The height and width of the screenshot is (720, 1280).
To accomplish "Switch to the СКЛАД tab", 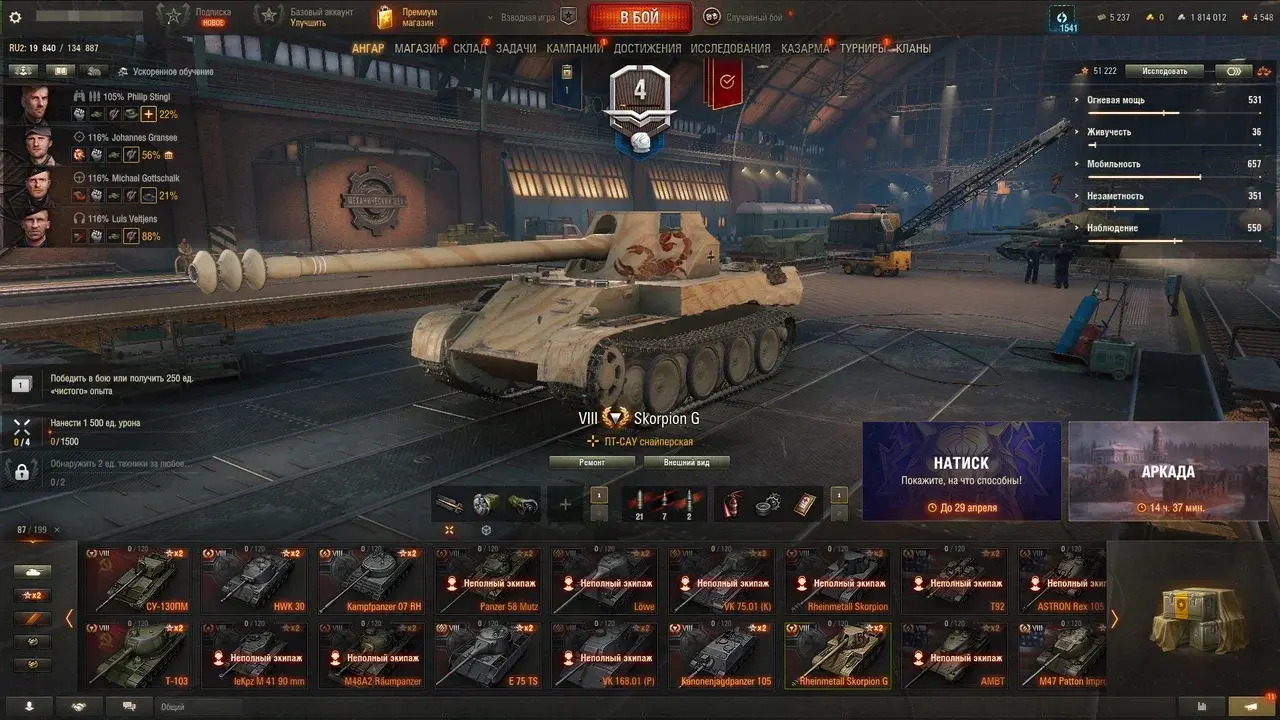I will pyautogui.click(x=469, y=48).
